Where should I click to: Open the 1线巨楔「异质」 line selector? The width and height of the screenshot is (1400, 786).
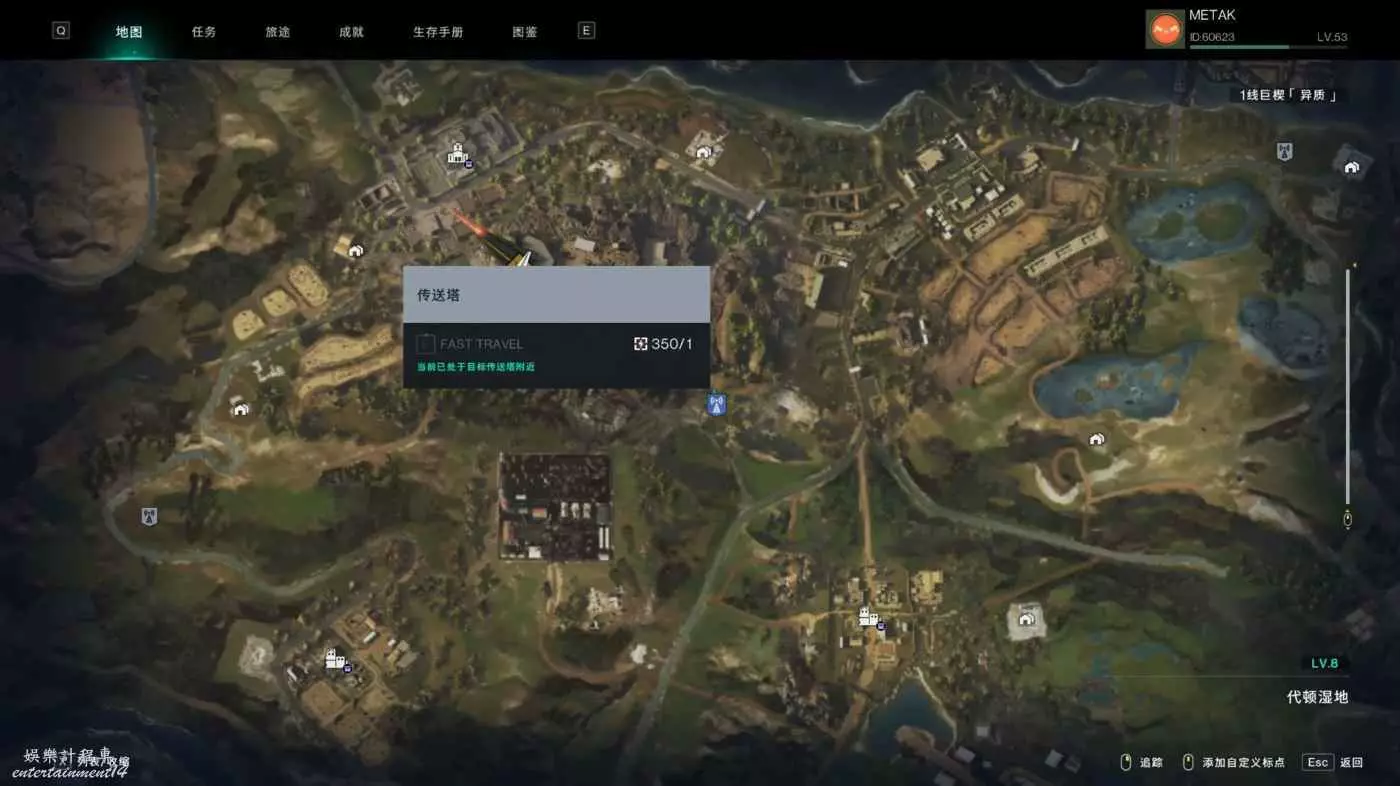point(1288,95)
